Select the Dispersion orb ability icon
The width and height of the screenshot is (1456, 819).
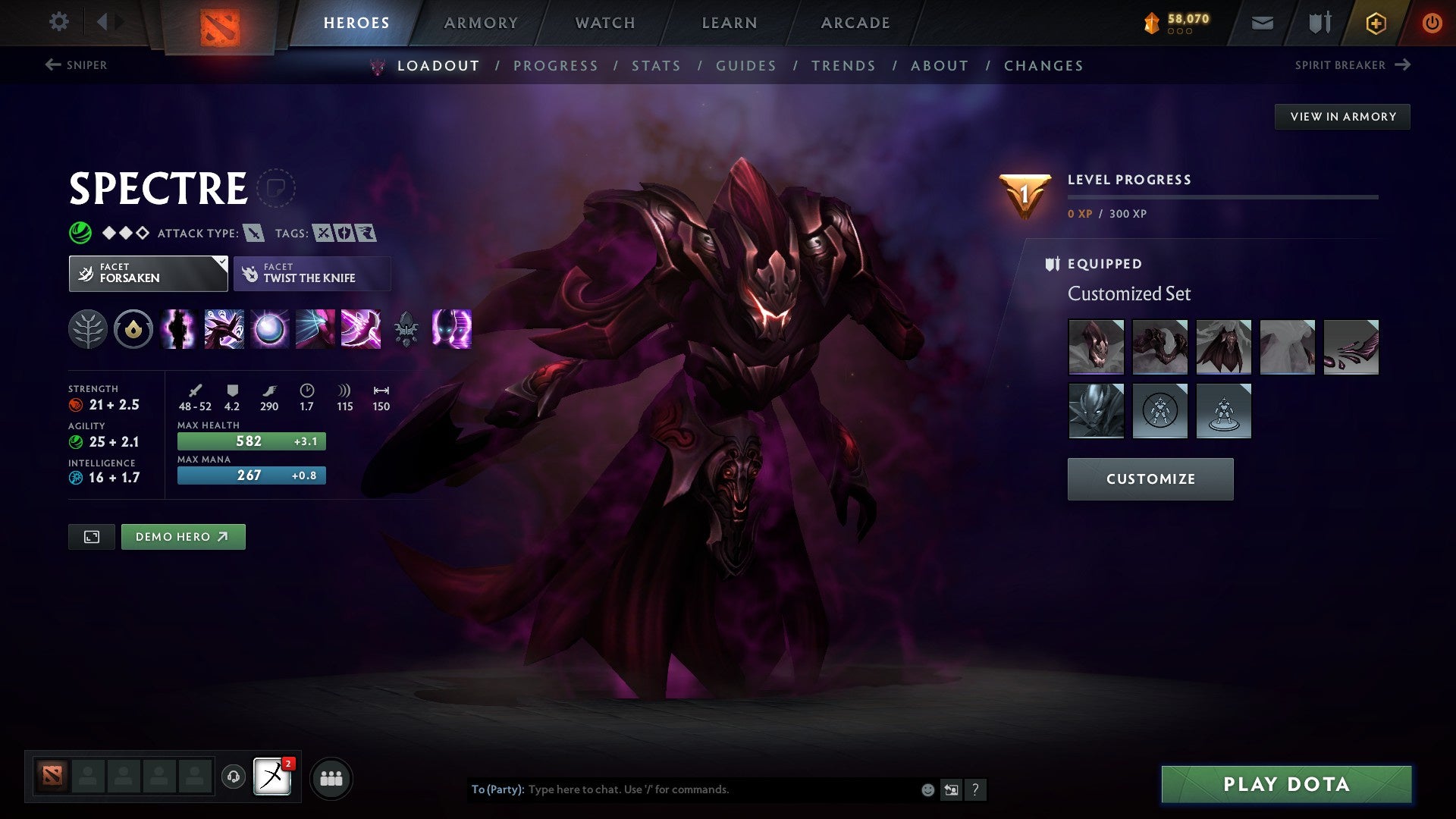(x=268, y=328)
